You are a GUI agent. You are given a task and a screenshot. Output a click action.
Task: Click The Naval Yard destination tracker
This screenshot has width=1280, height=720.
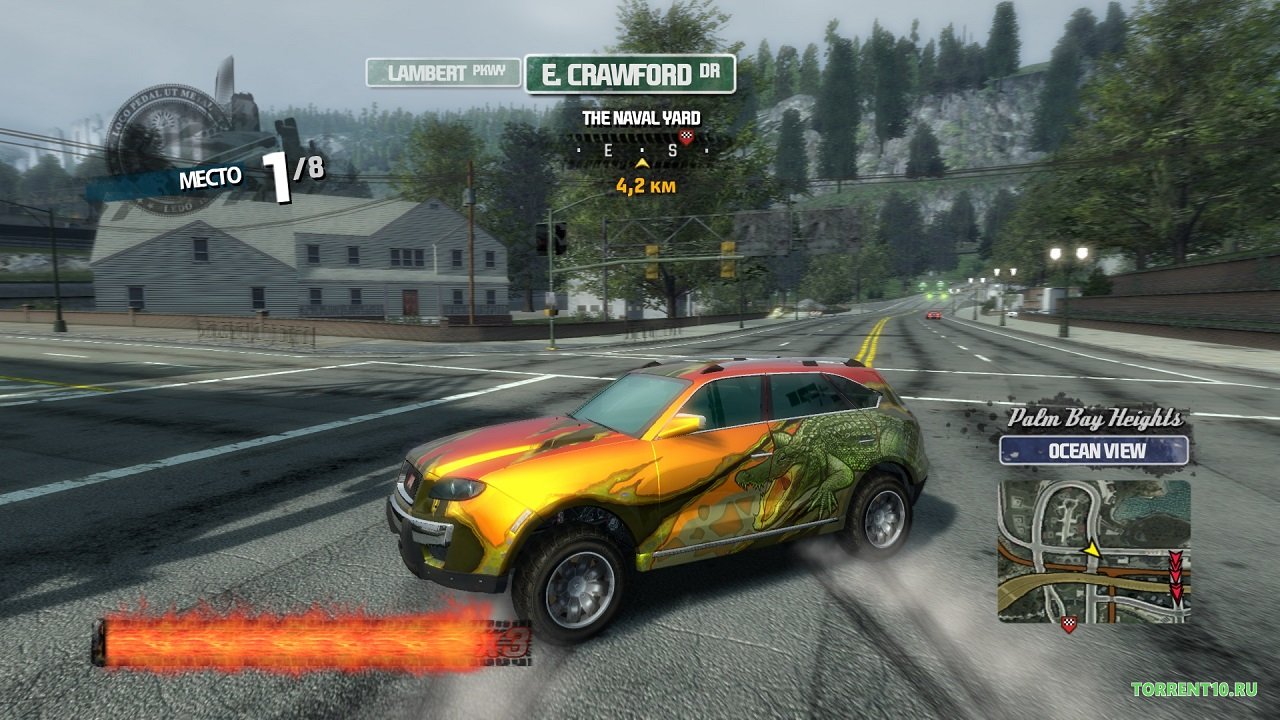[641, 118]
